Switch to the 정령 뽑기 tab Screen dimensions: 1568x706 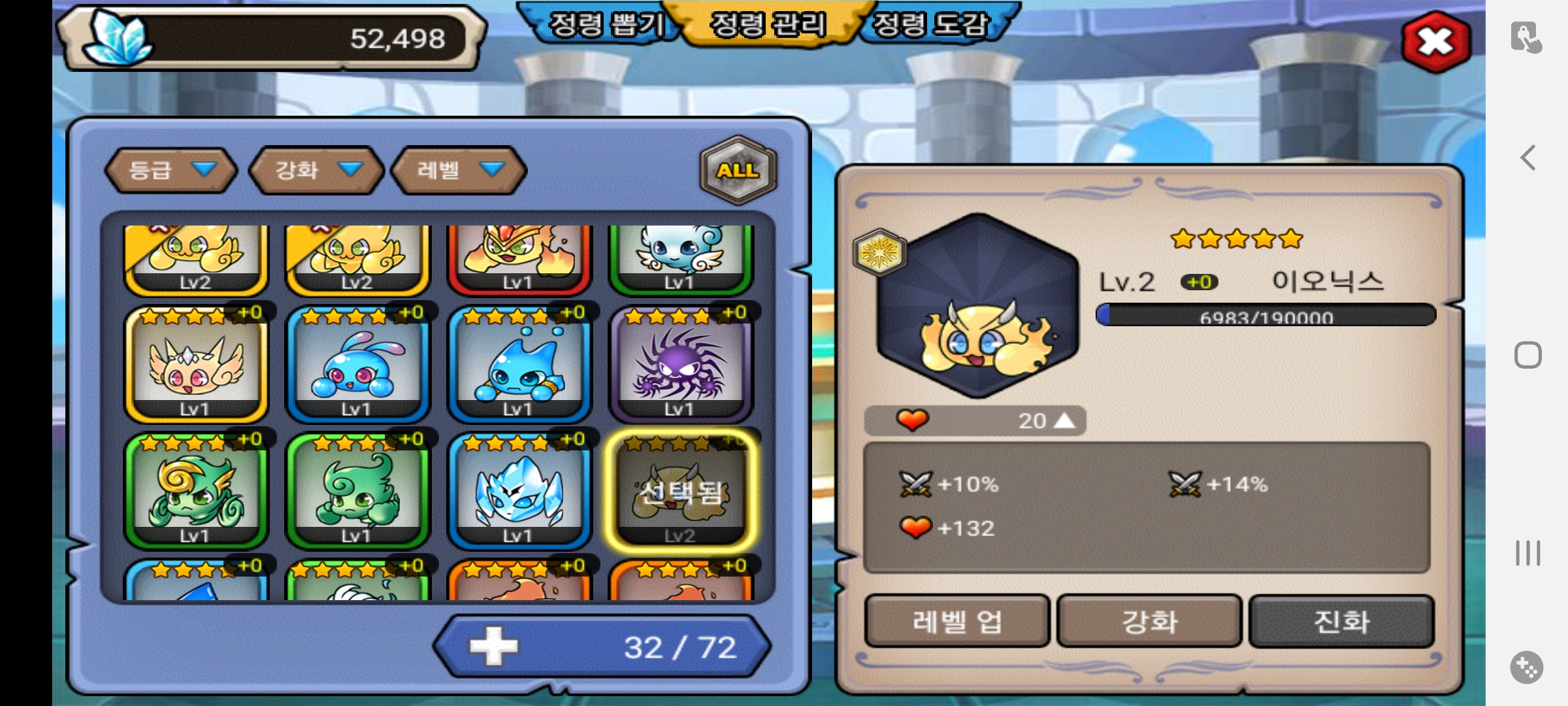coord(606,25)
